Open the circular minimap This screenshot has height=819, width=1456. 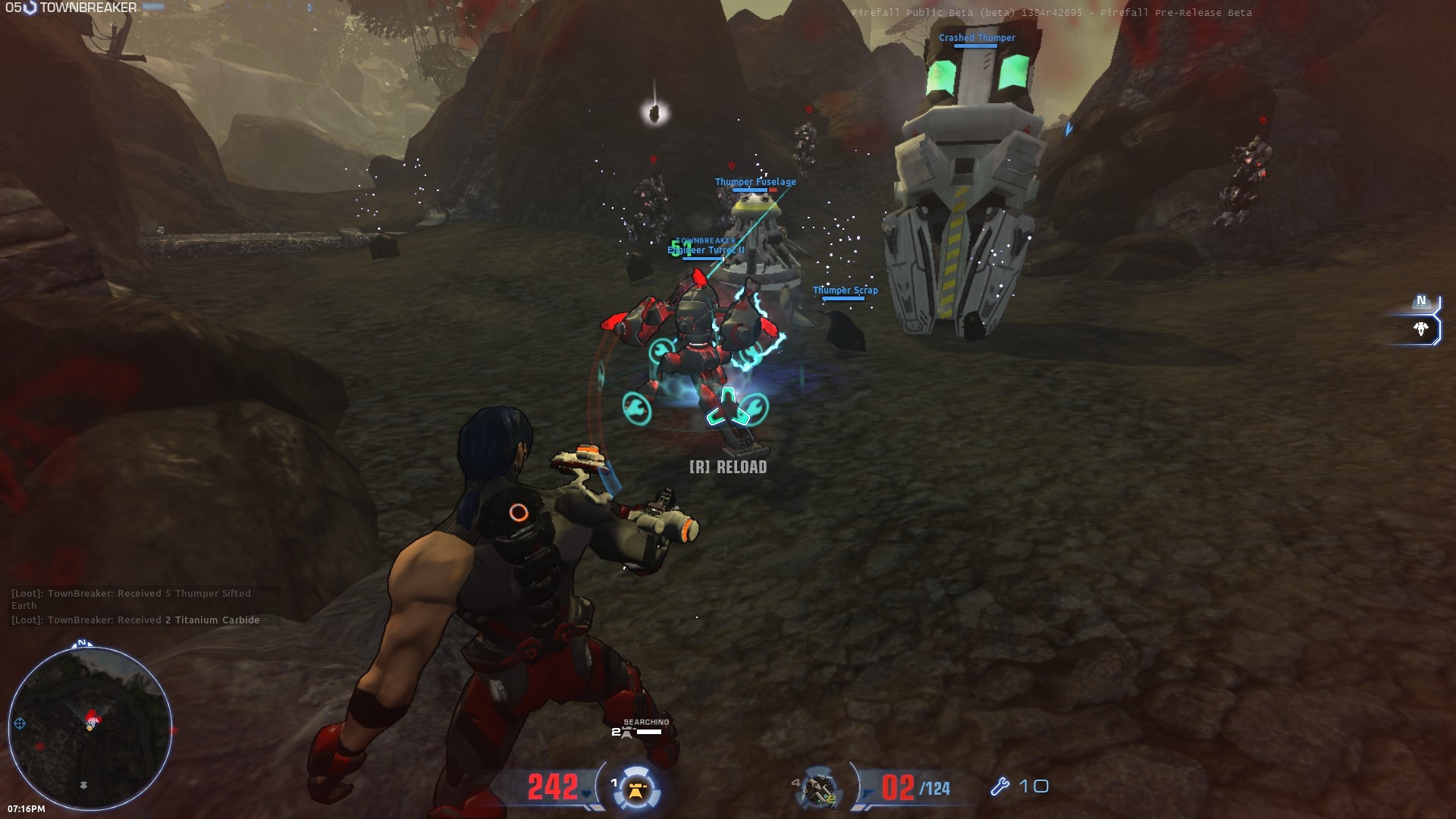[90, 728]
